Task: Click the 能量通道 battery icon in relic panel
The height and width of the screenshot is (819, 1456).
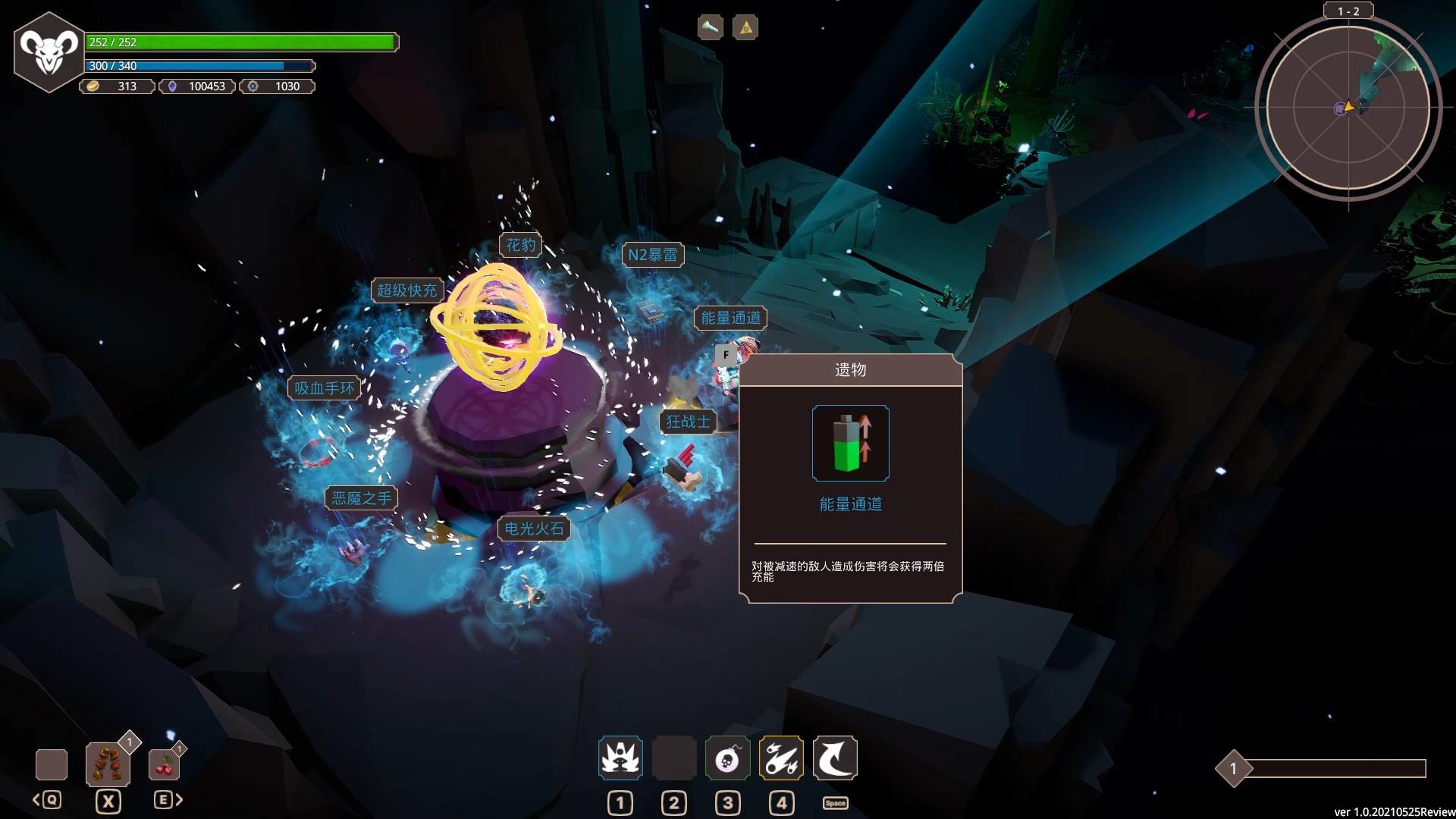Action: (849, 444)
